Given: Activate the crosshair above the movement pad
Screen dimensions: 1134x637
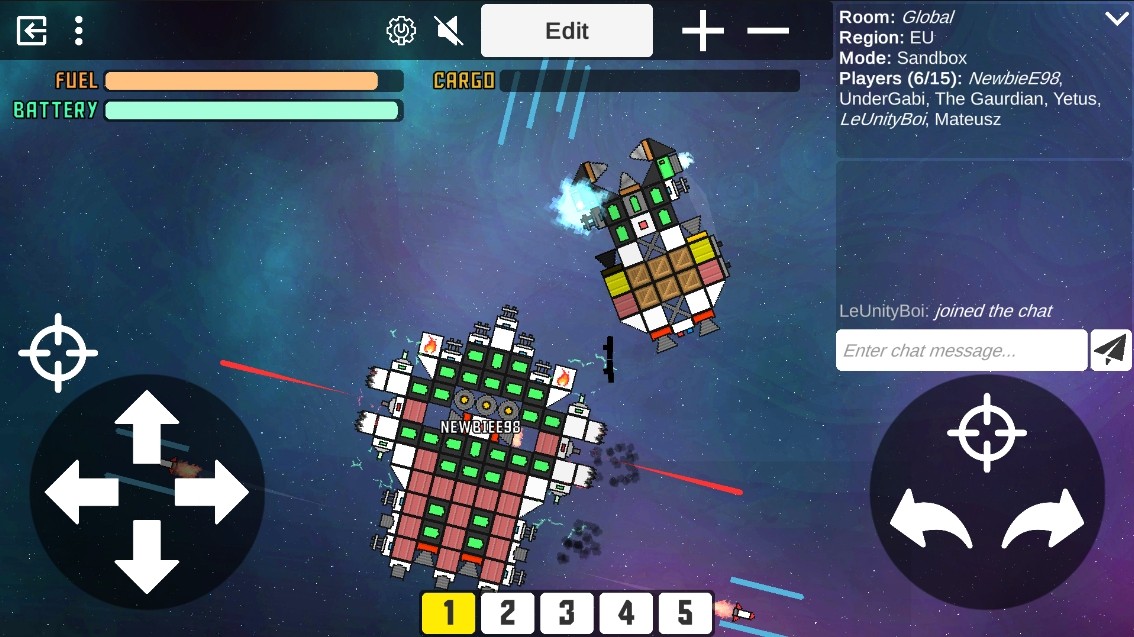Looking at the screenshot, I should (x=58, y=353).
